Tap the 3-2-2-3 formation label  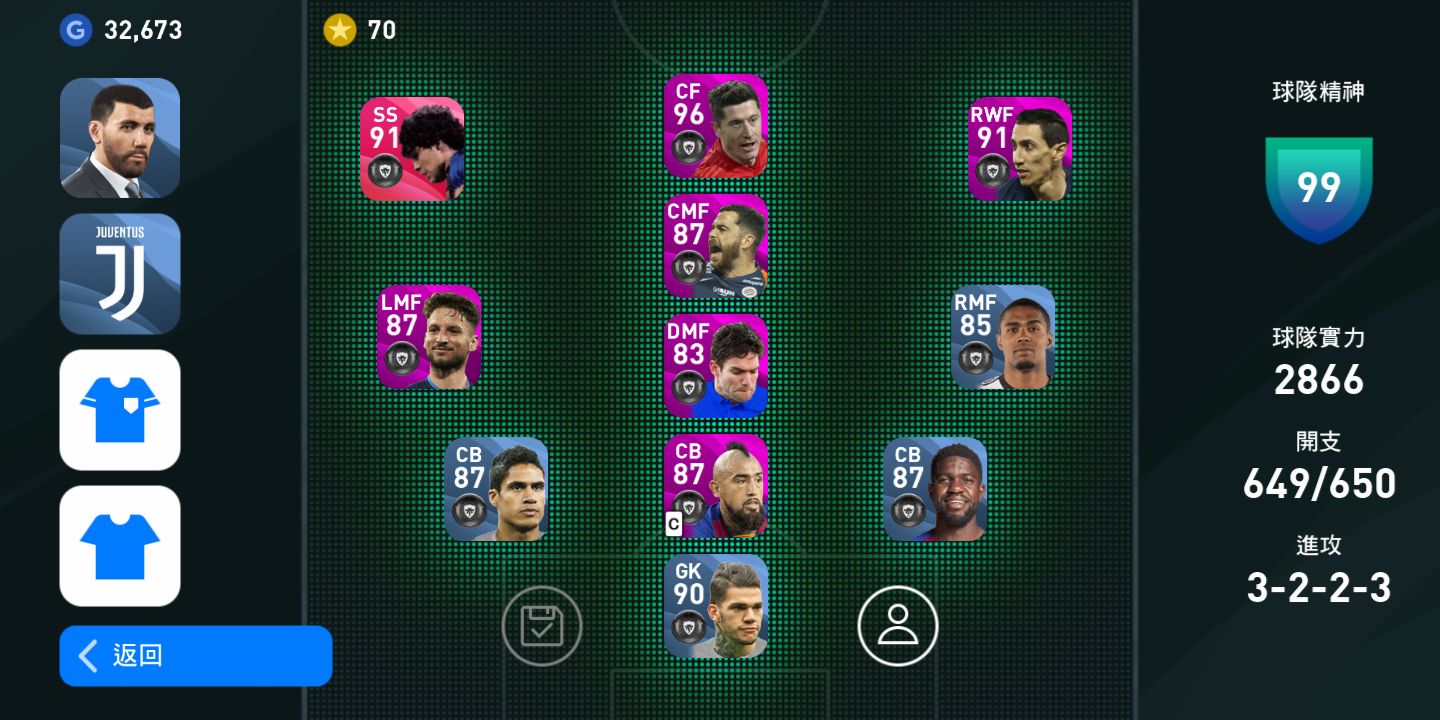1318,588
